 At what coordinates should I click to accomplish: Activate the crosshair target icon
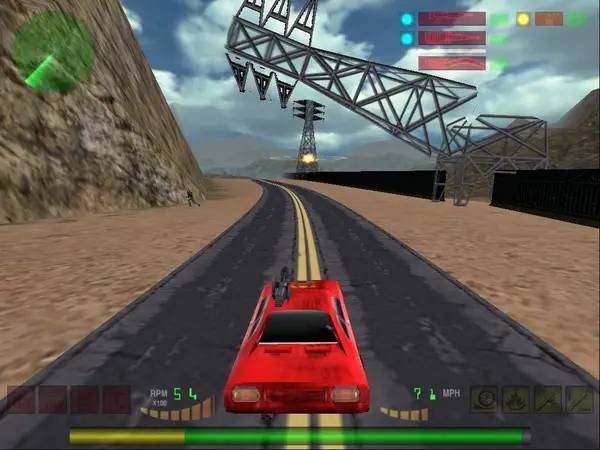point(484,400)
